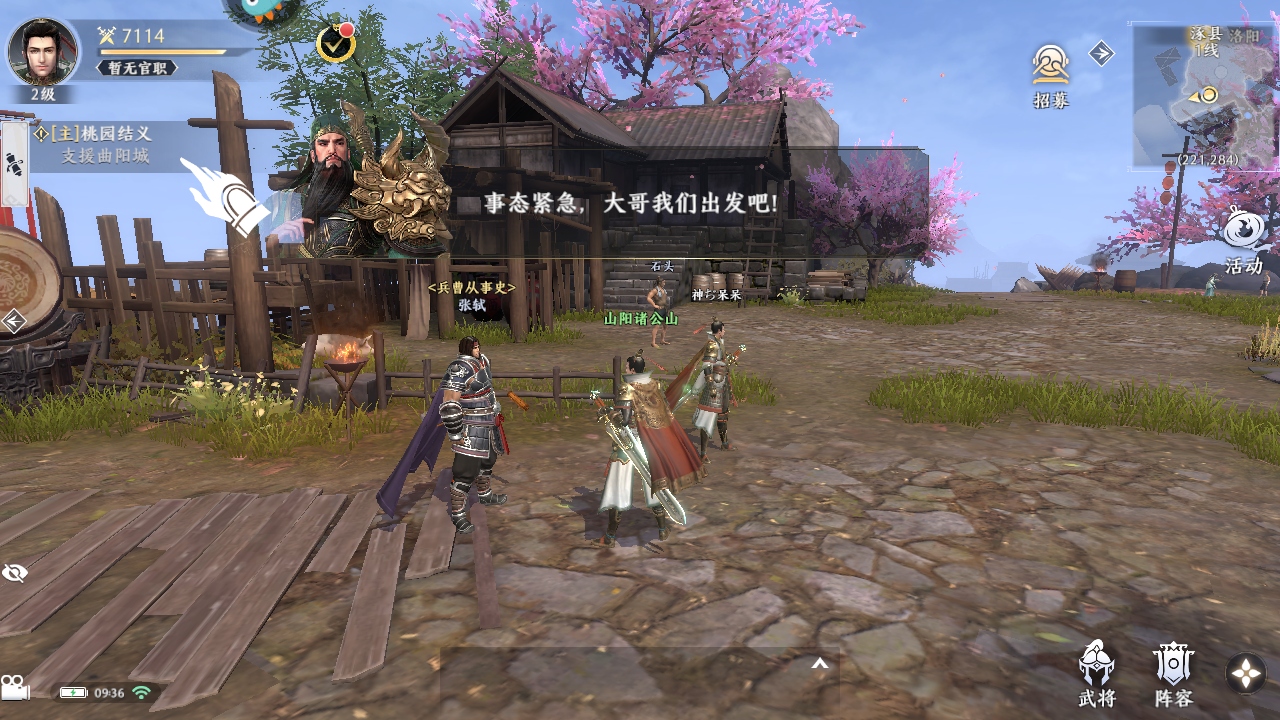Open the white side tab on left edge
The width and height of the screenshot is (1280, 720).
14,164
